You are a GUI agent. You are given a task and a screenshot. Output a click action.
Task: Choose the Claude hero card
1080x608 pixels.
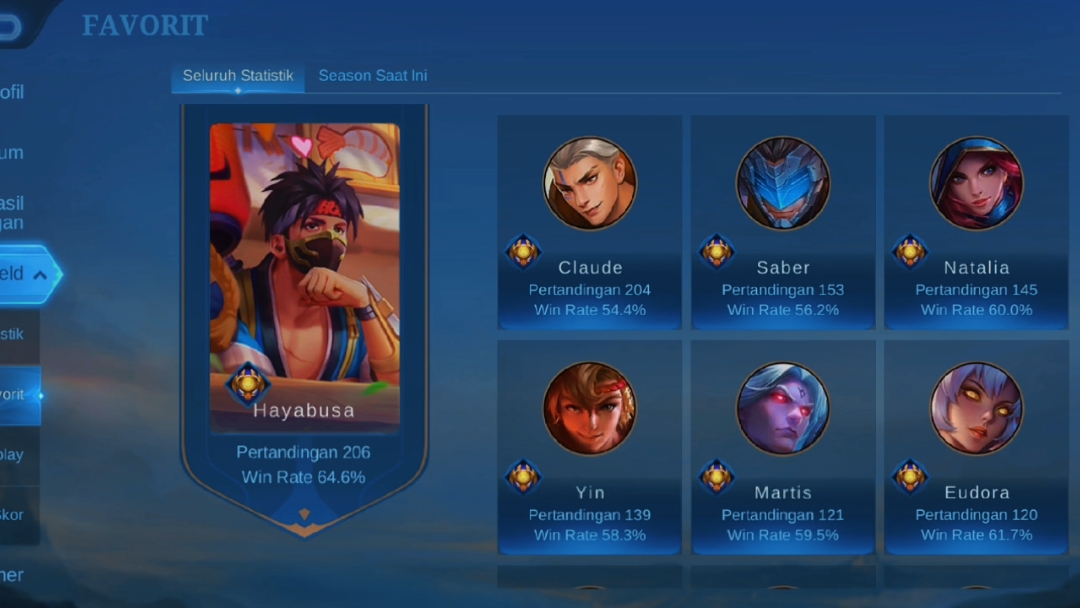(590, 222)
